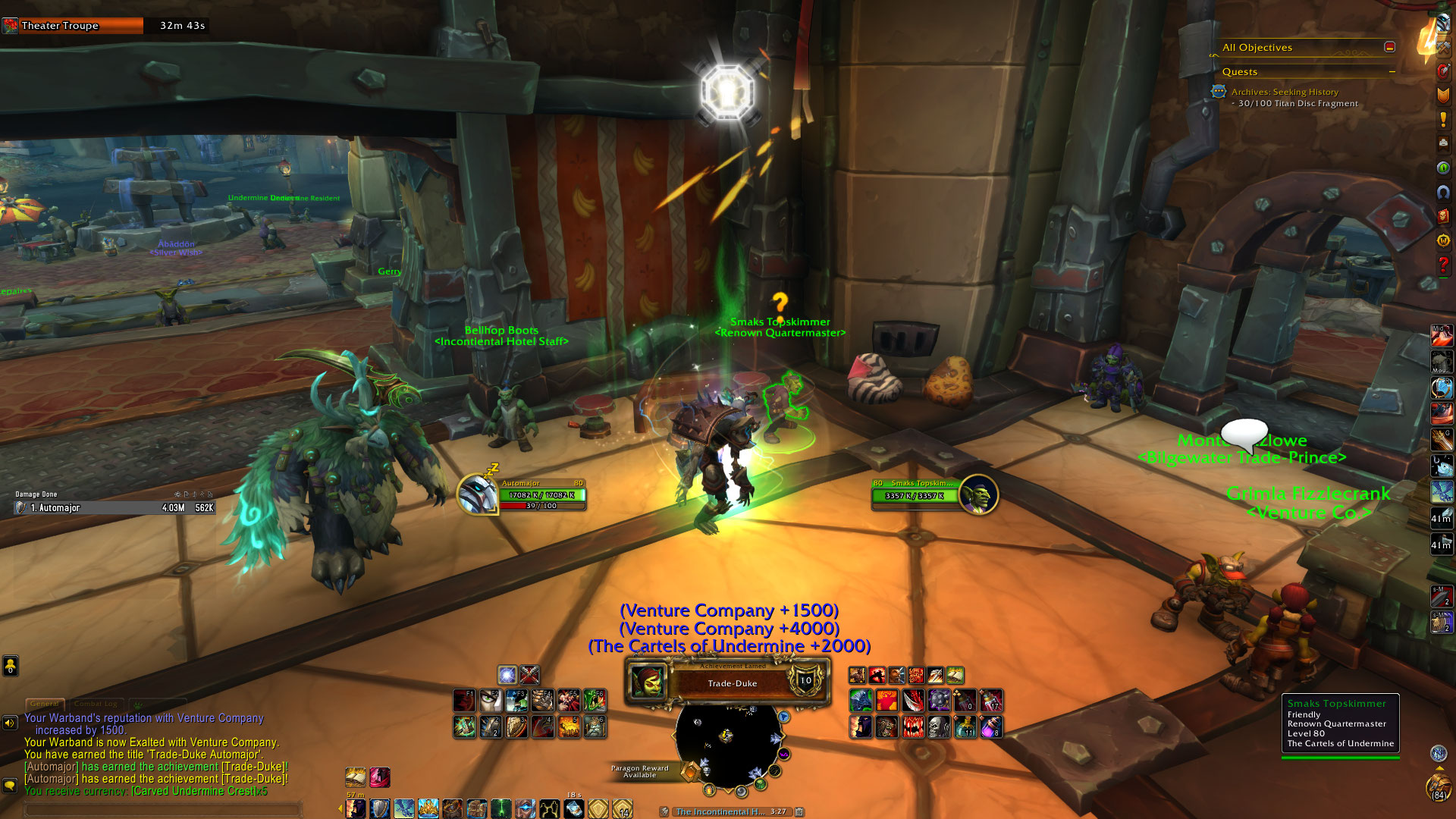Screen dimensions: 1456x819
Task: Open the yellow exclamation mark quest log button
Action: tap(1443, 120)
